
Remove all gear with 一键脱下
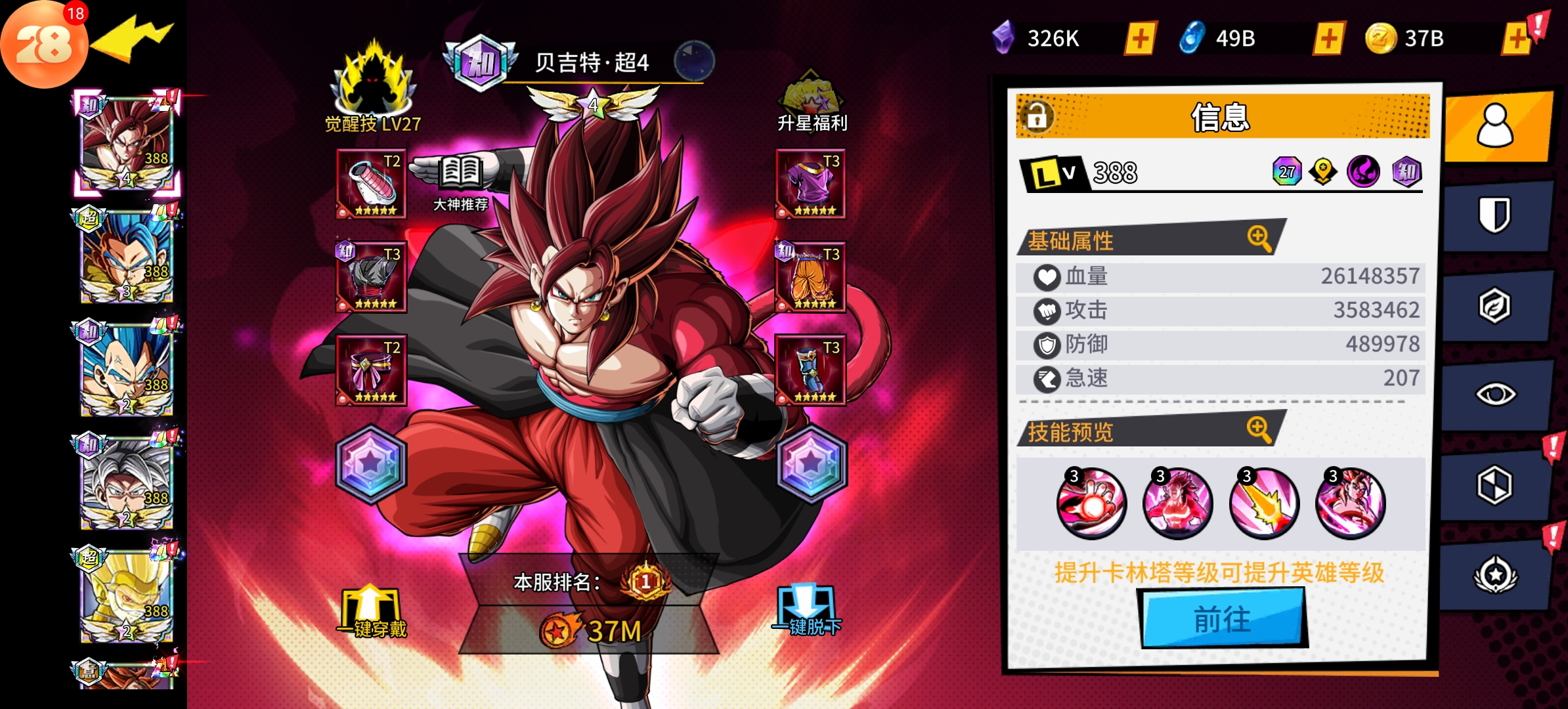pos(807,611)
